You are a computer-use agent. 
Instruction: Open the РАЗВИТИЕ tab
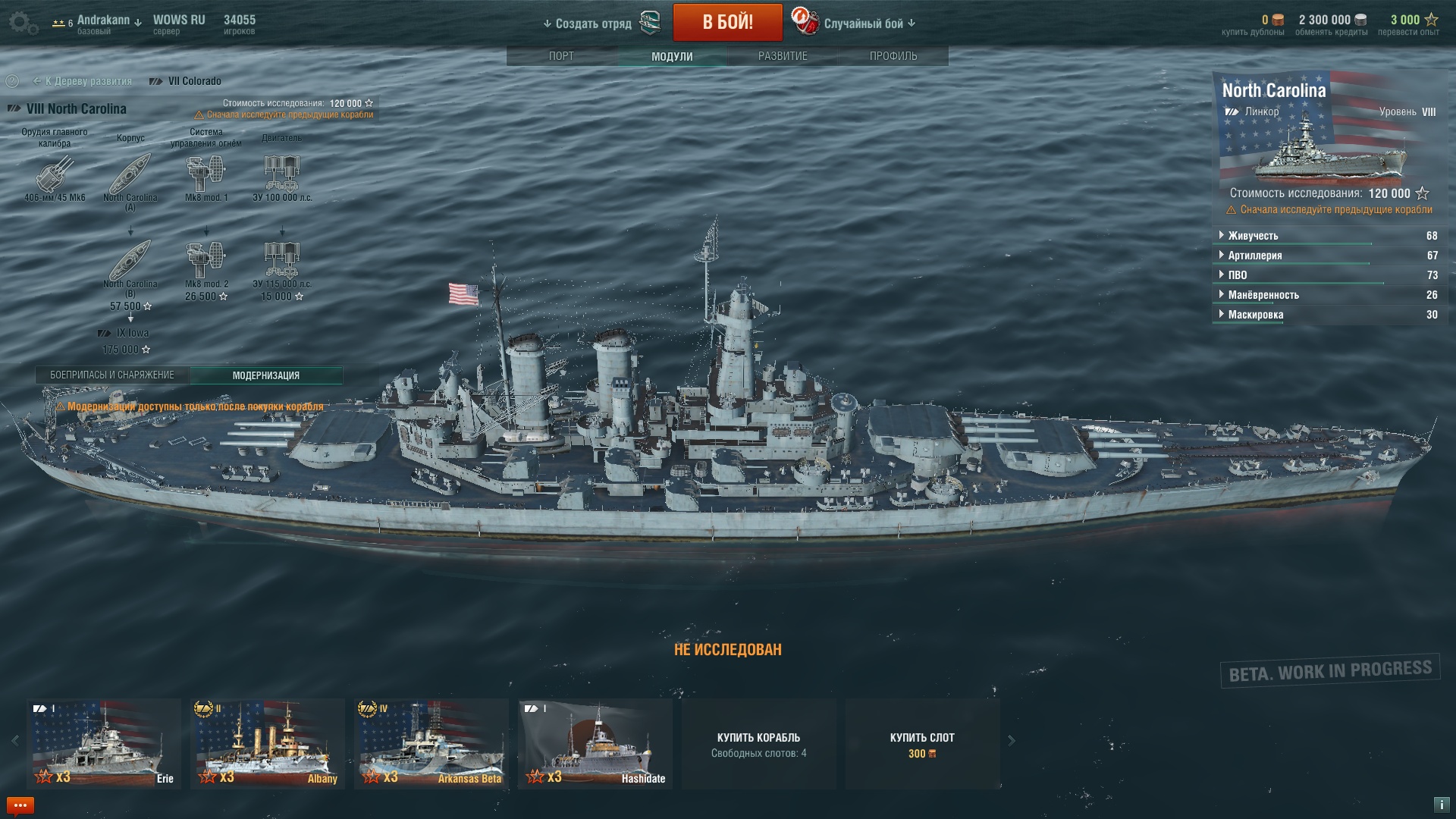click(x=783, y=56)
